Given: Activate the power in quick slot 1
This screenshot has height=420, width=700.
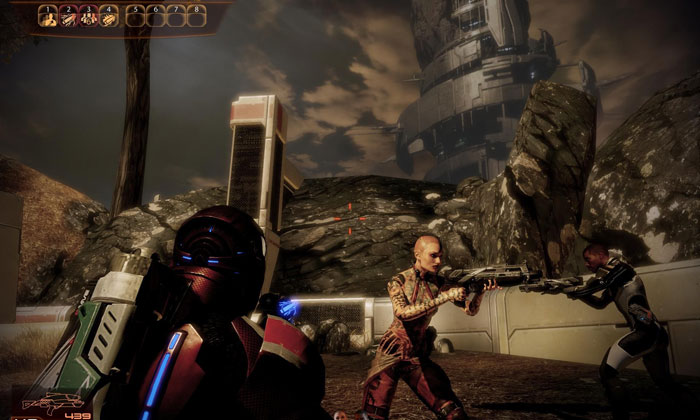Looking at the screenshot, I should click(x=48, y=16).
